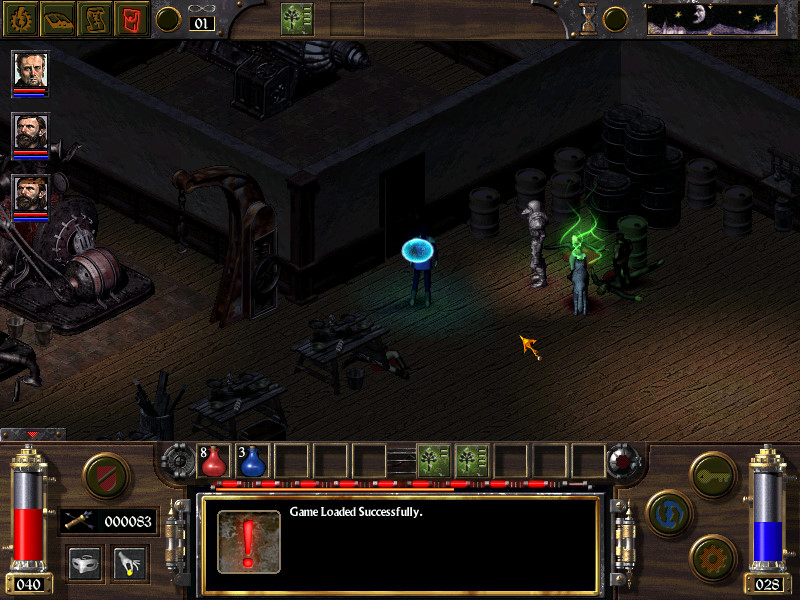Open the character sheet flame-gear icon
800x600 pixels.
click(20, 19)
